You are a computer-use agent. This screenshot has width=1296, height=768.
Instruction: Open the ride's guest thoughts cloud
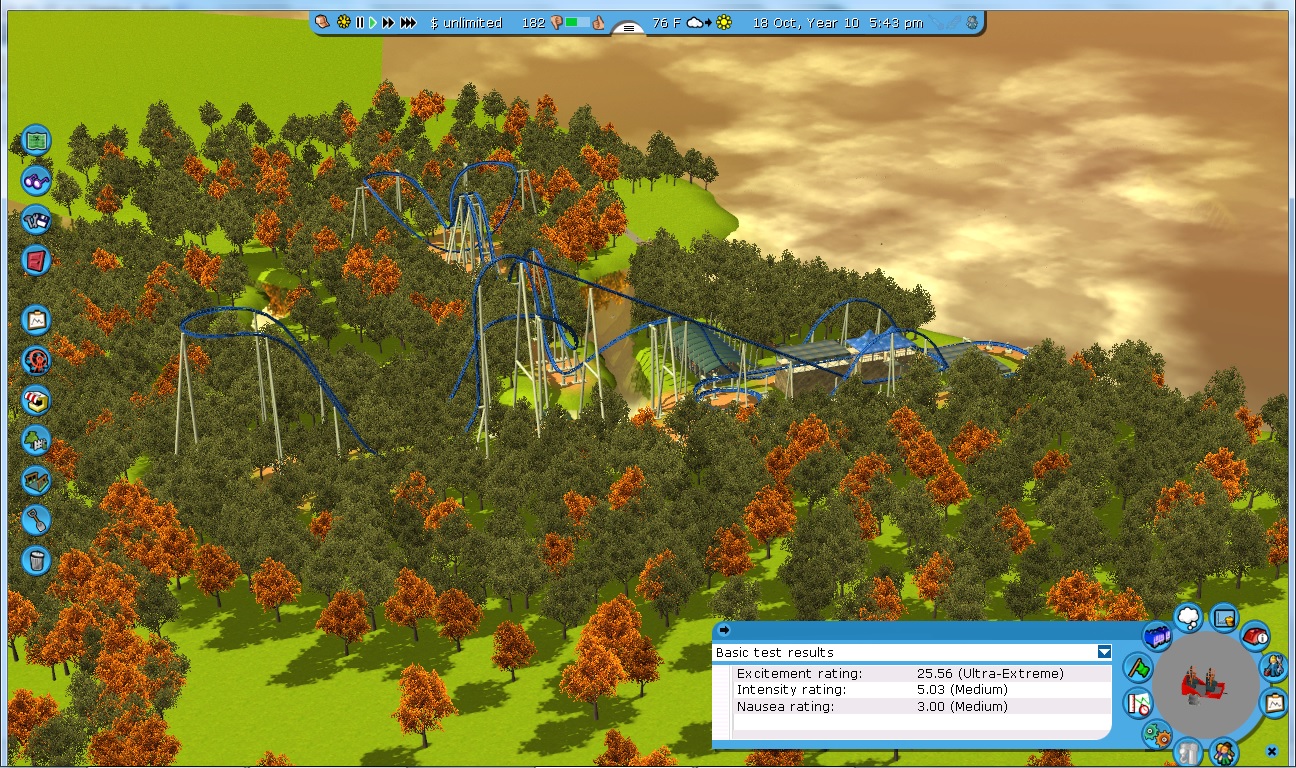tap(1188, 617)
